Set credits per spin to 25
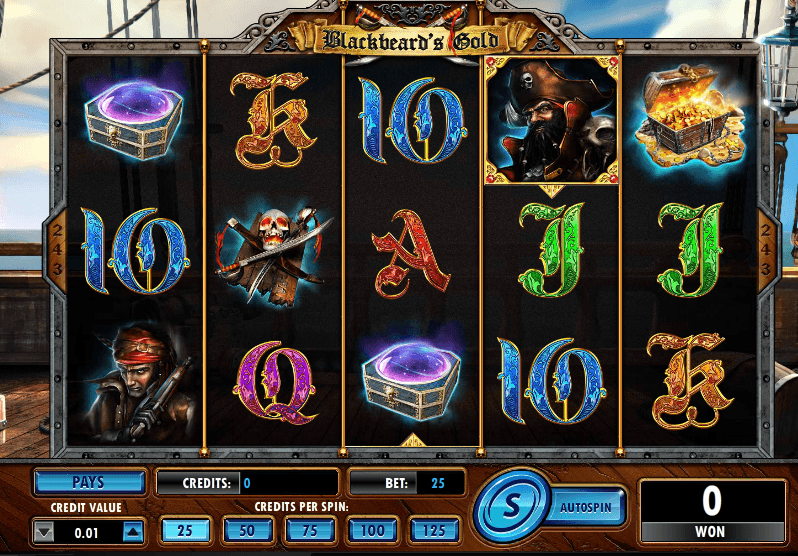 tap(185, 529)
